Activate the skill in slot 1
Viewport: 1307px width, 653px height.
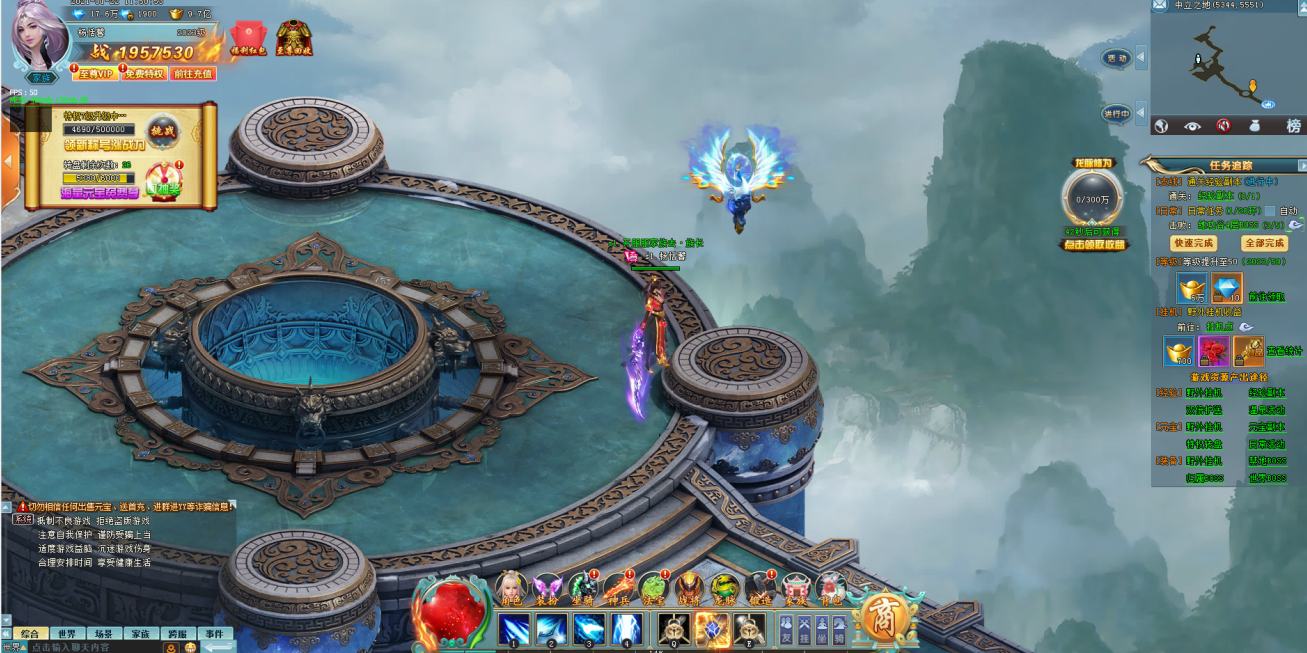click(x=514, y=629)
